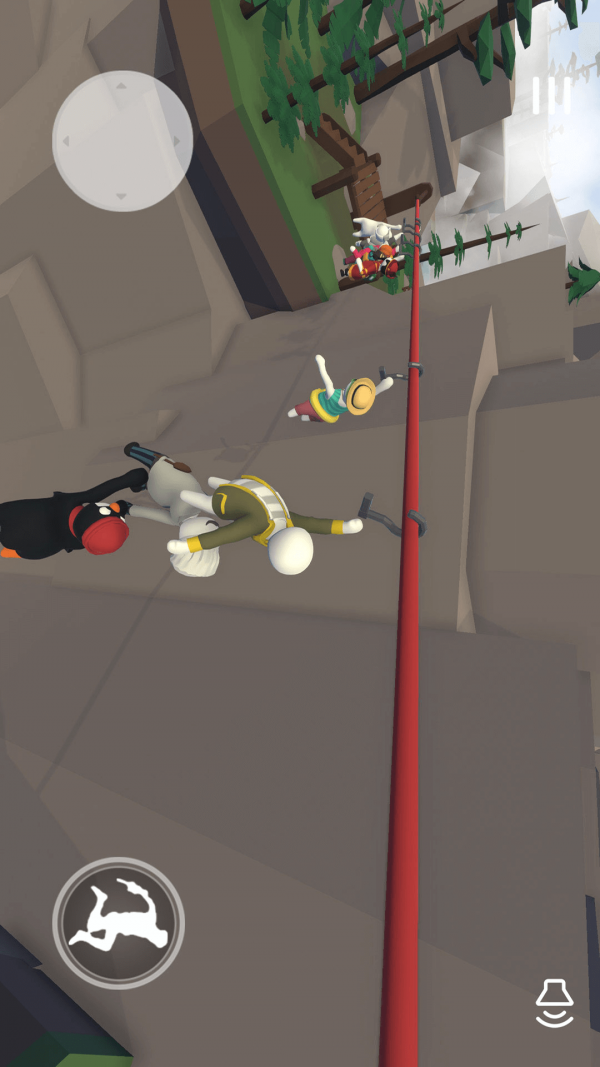Activate the jump action button
Screen dimensions: 600x1067
(119, 922)
